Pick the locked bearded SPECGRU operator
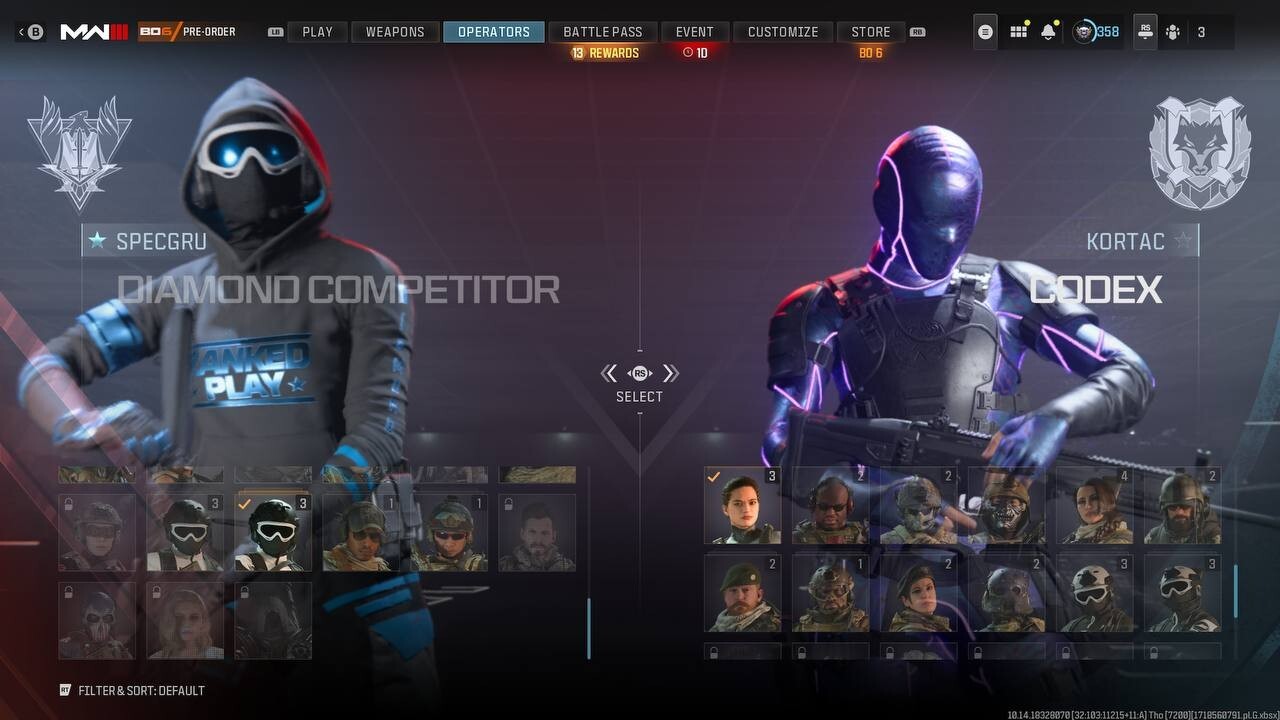This screenshot has height=720, width=1280. 537,533
